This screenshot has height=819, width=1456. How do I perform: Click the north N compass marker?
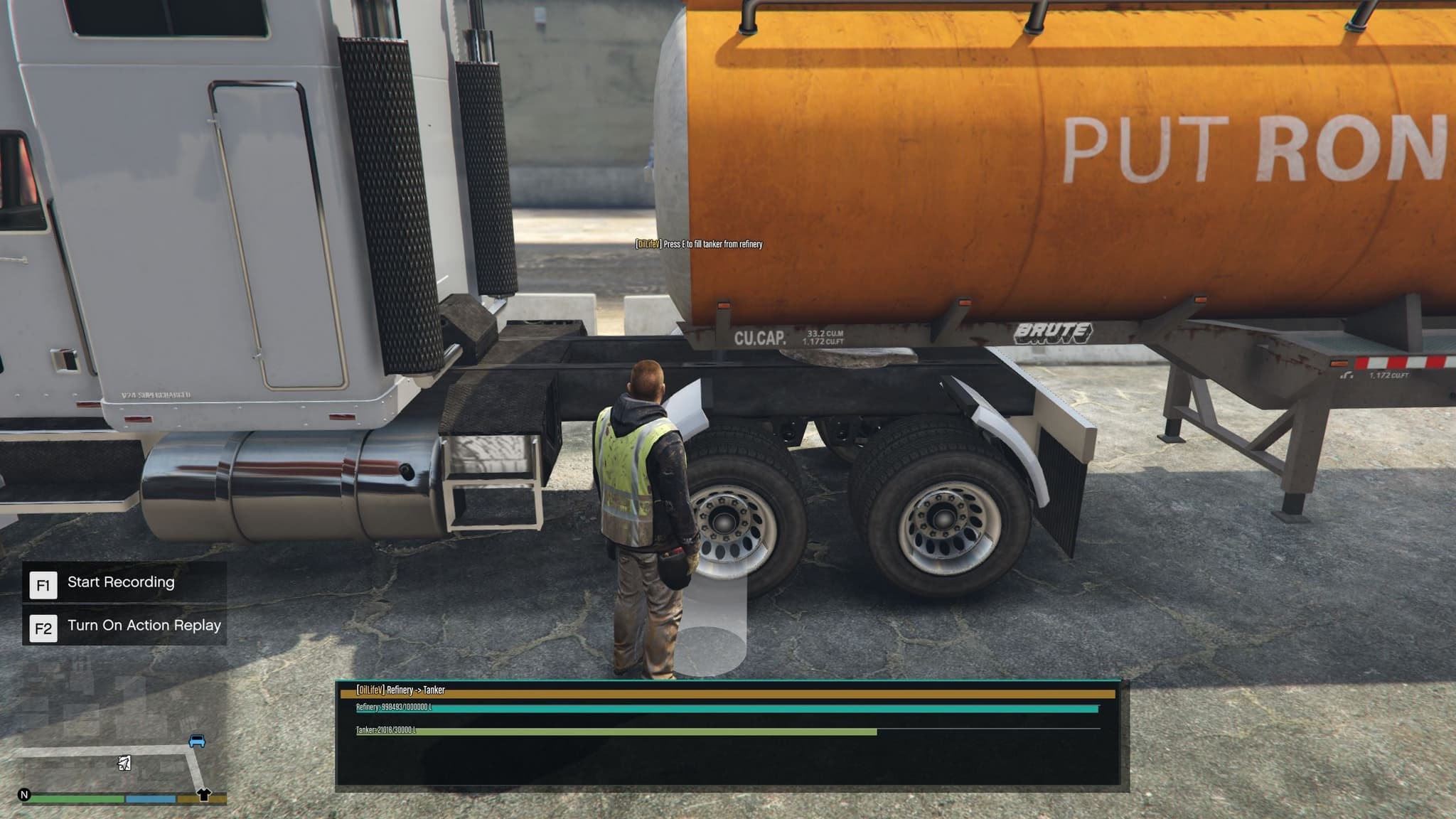[24, 795]
